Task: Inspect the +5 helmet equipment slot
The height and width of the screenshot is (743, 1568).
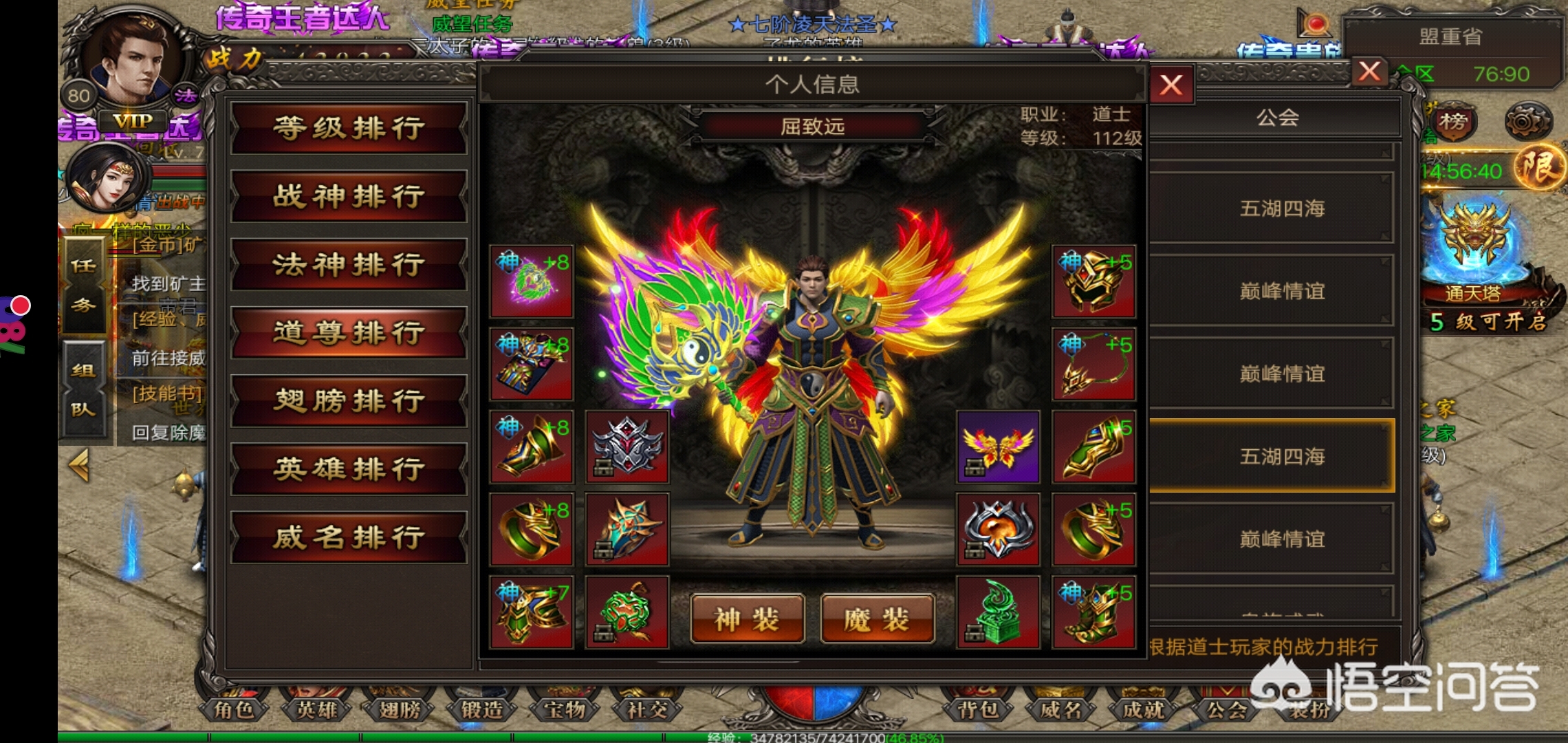Action: (x=1093, y=281)
